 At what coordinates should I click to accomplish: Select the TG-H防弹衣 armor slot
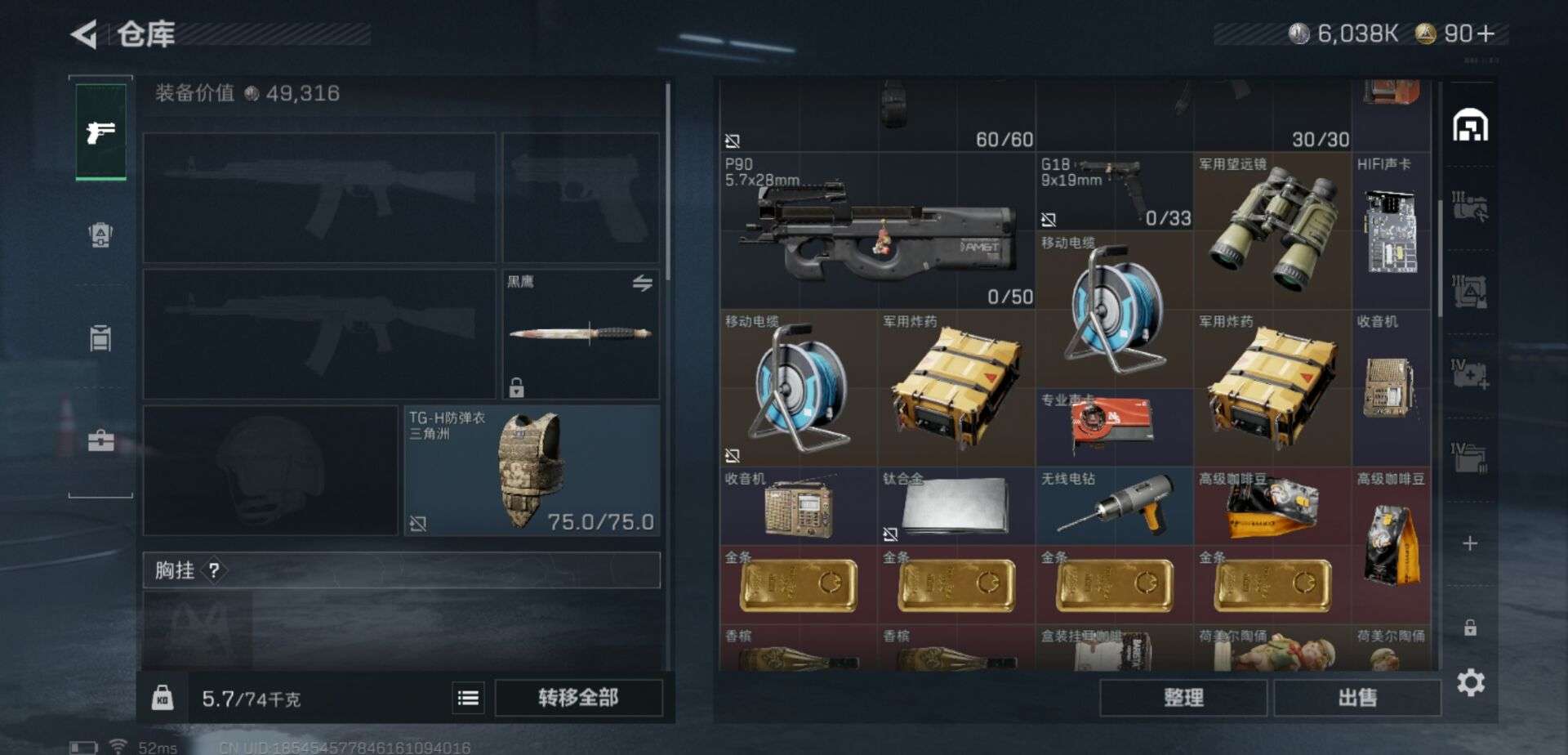(532, 471)
